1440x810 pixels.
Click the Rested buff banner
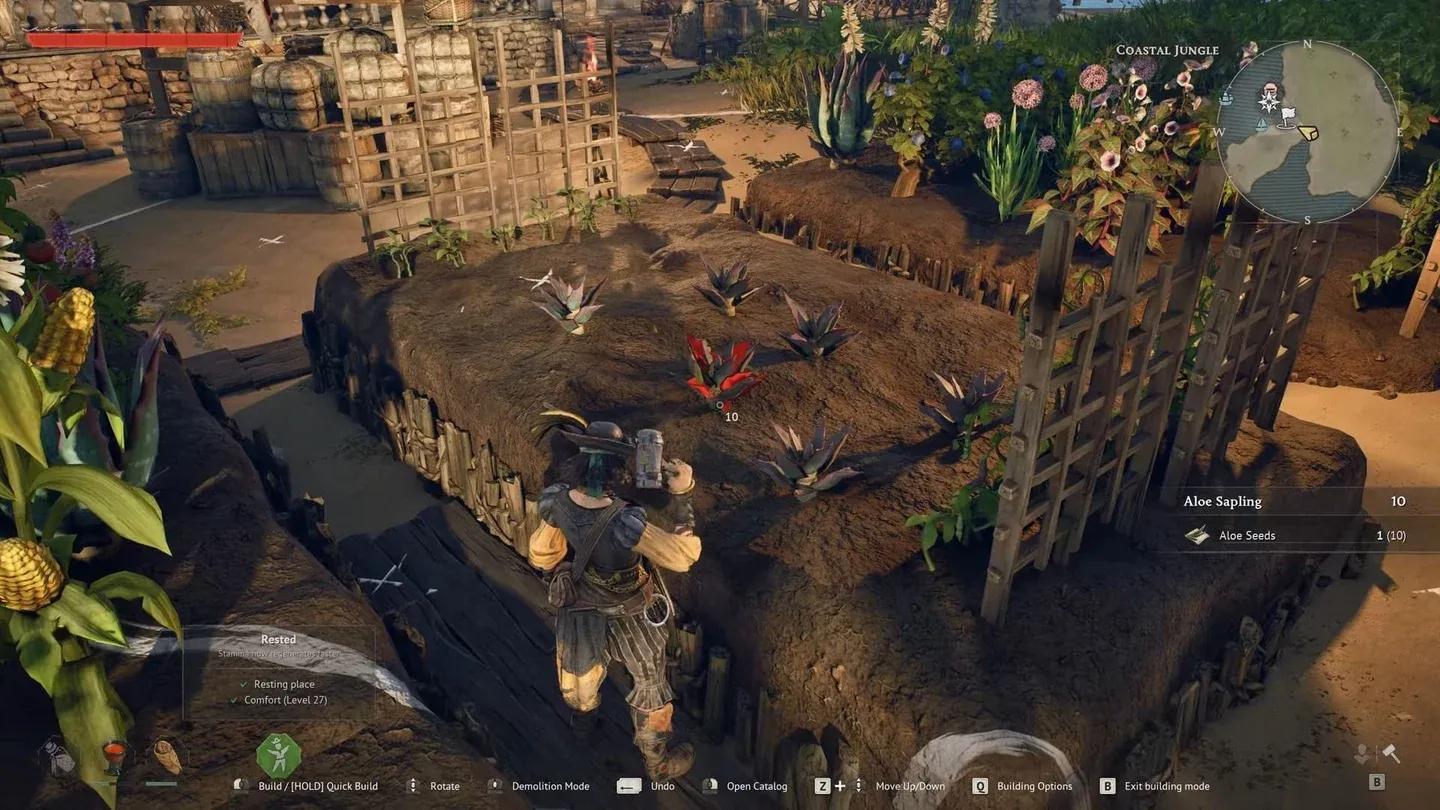278,639
